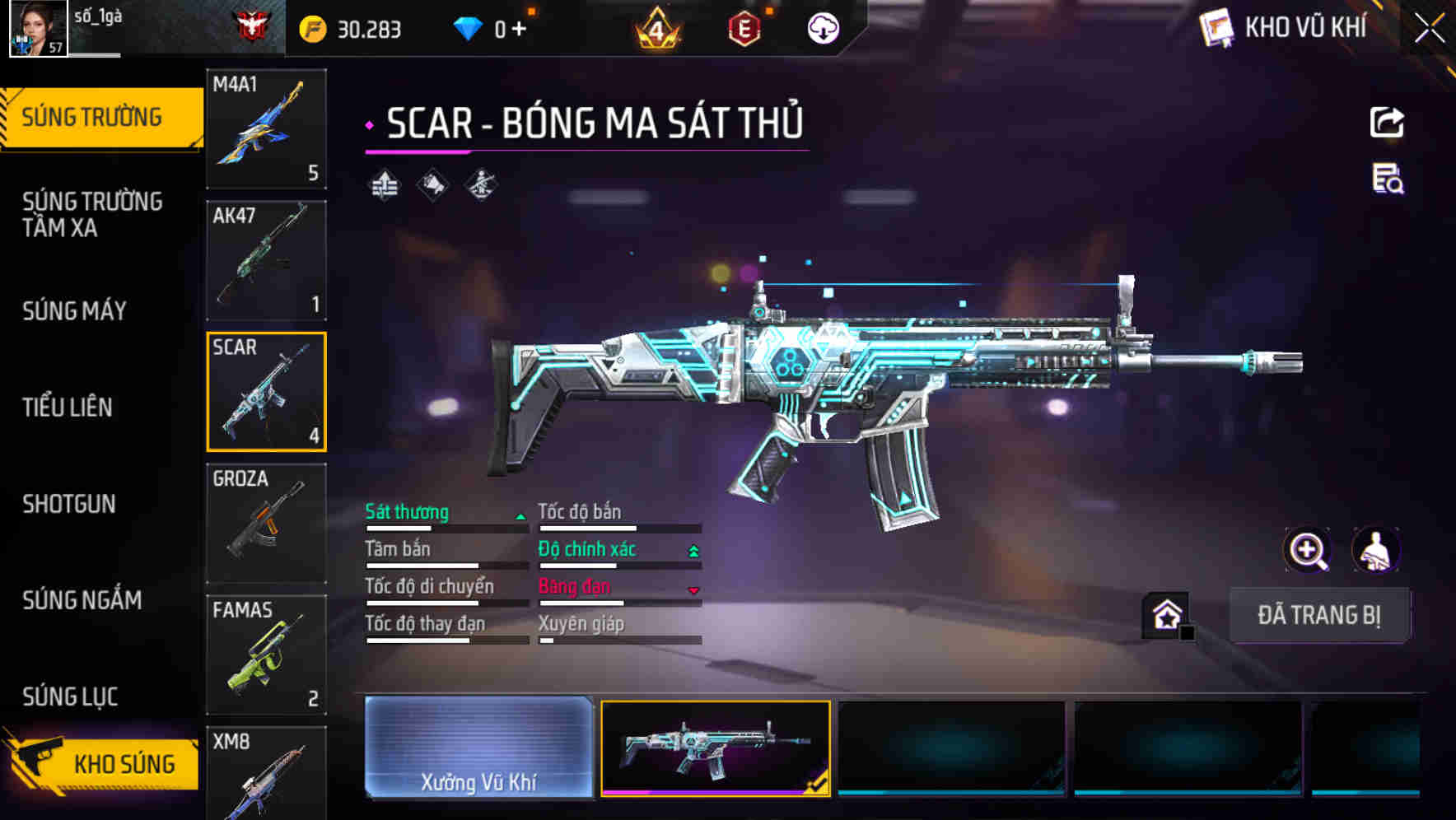The height and width of the screenshot is (820, 1456).
Task: Select the XM8 weapon tile
Action: coord(266,774)
